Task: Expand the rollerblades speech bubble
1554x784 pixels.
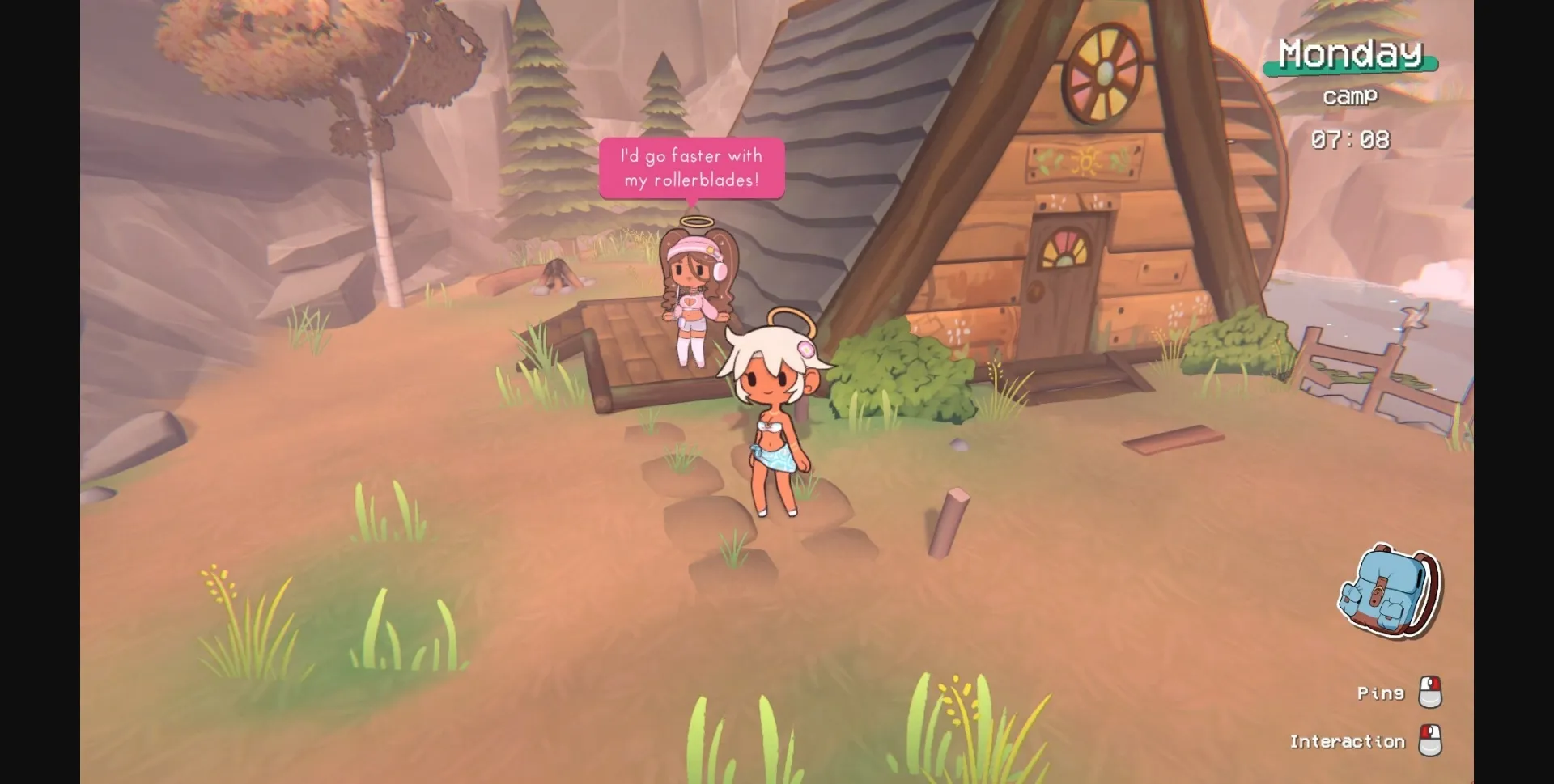Action: click(691, 167)
